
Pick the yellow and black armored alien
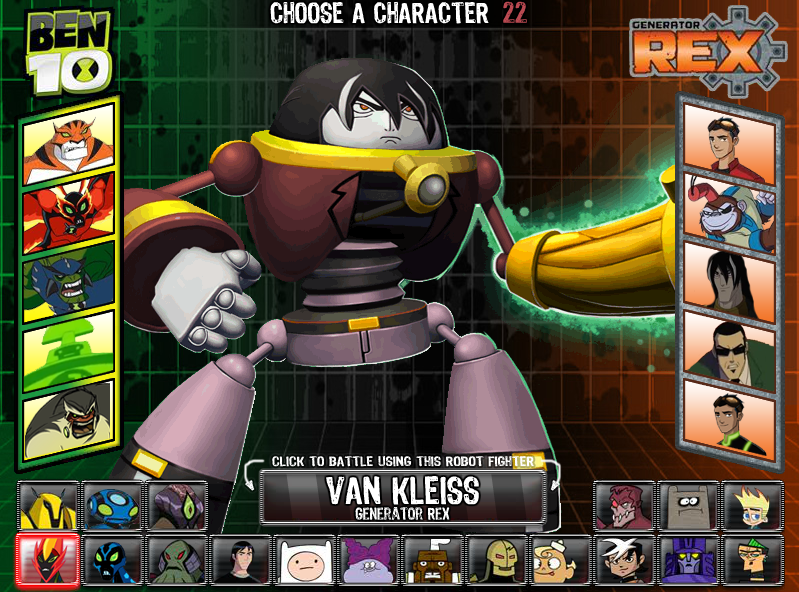pos(48,505)
